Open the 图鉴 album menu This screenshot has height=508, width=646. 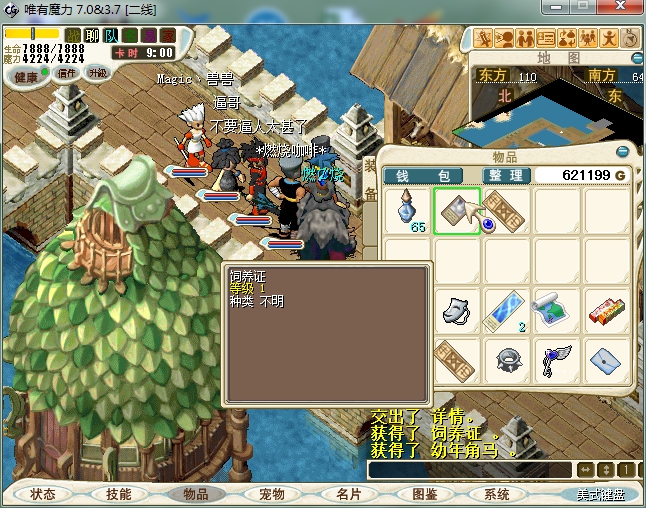[x=425, y=494]
